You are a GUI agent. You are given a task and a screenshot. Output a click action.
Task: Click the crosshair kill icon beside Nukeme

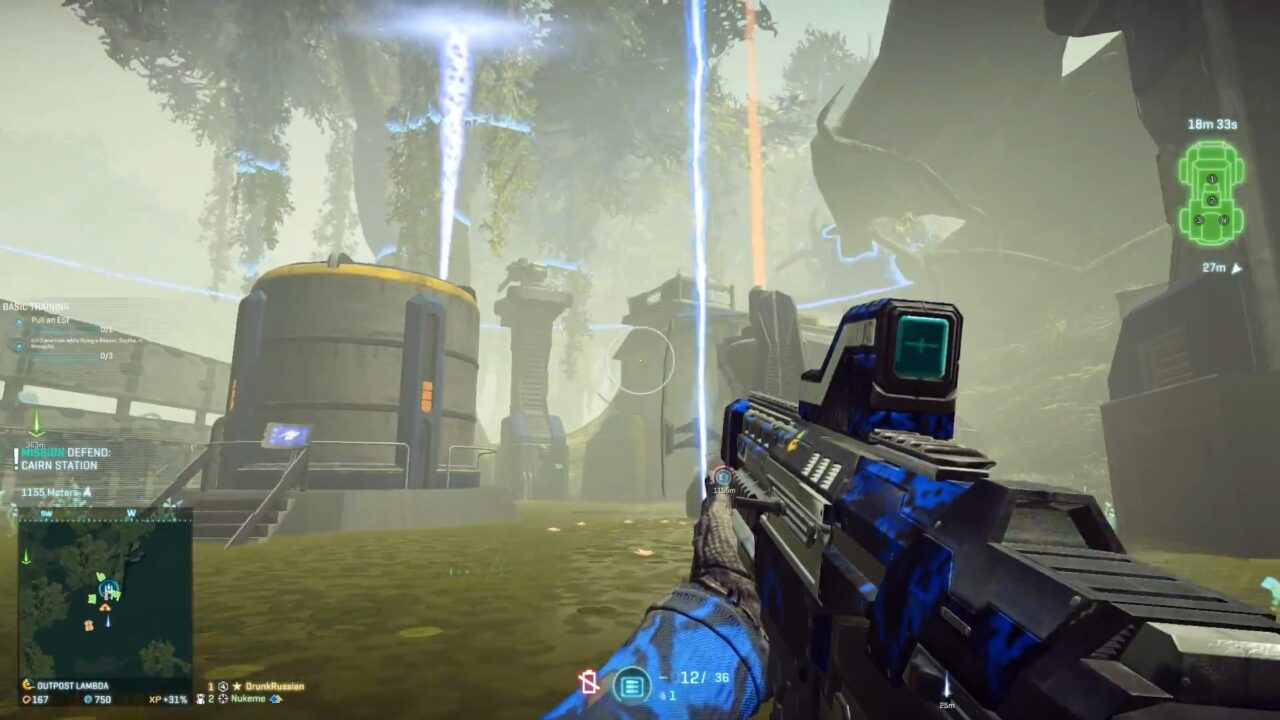[224, 699]
